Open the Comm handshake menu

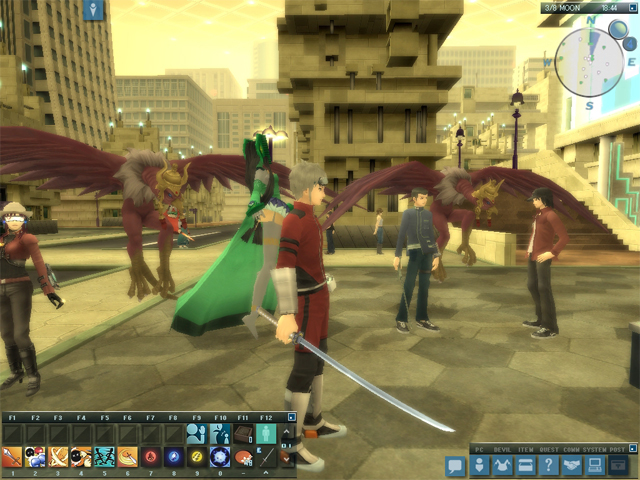(x=571, y=465)
